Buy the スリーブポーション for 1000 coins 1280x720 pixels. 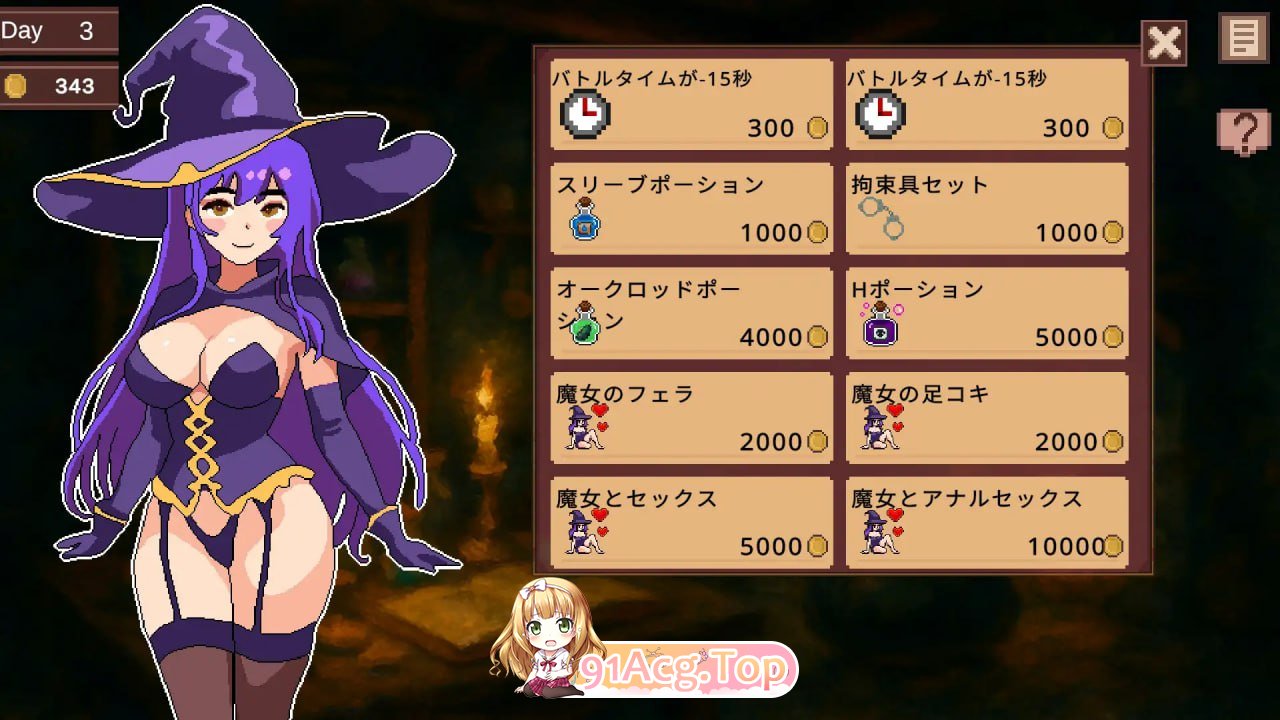point(692,207)
